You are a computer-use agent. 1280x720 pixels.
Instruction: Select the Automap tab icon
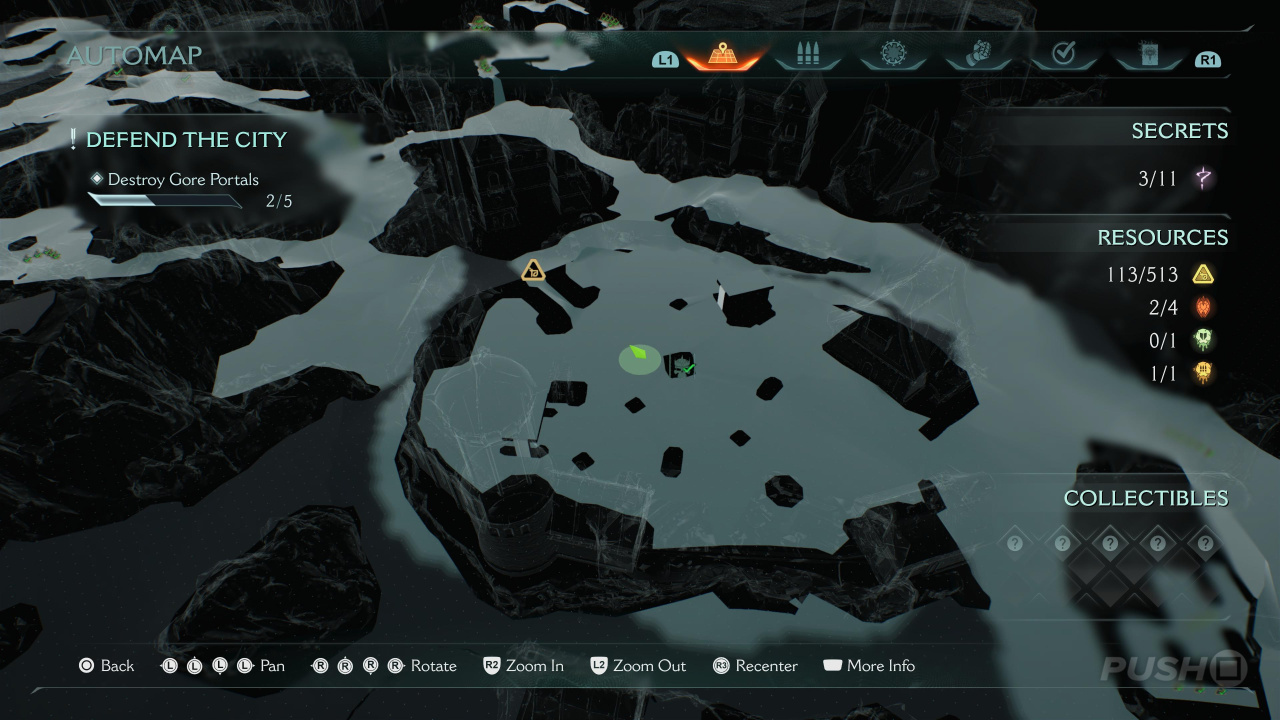[722, 55]
